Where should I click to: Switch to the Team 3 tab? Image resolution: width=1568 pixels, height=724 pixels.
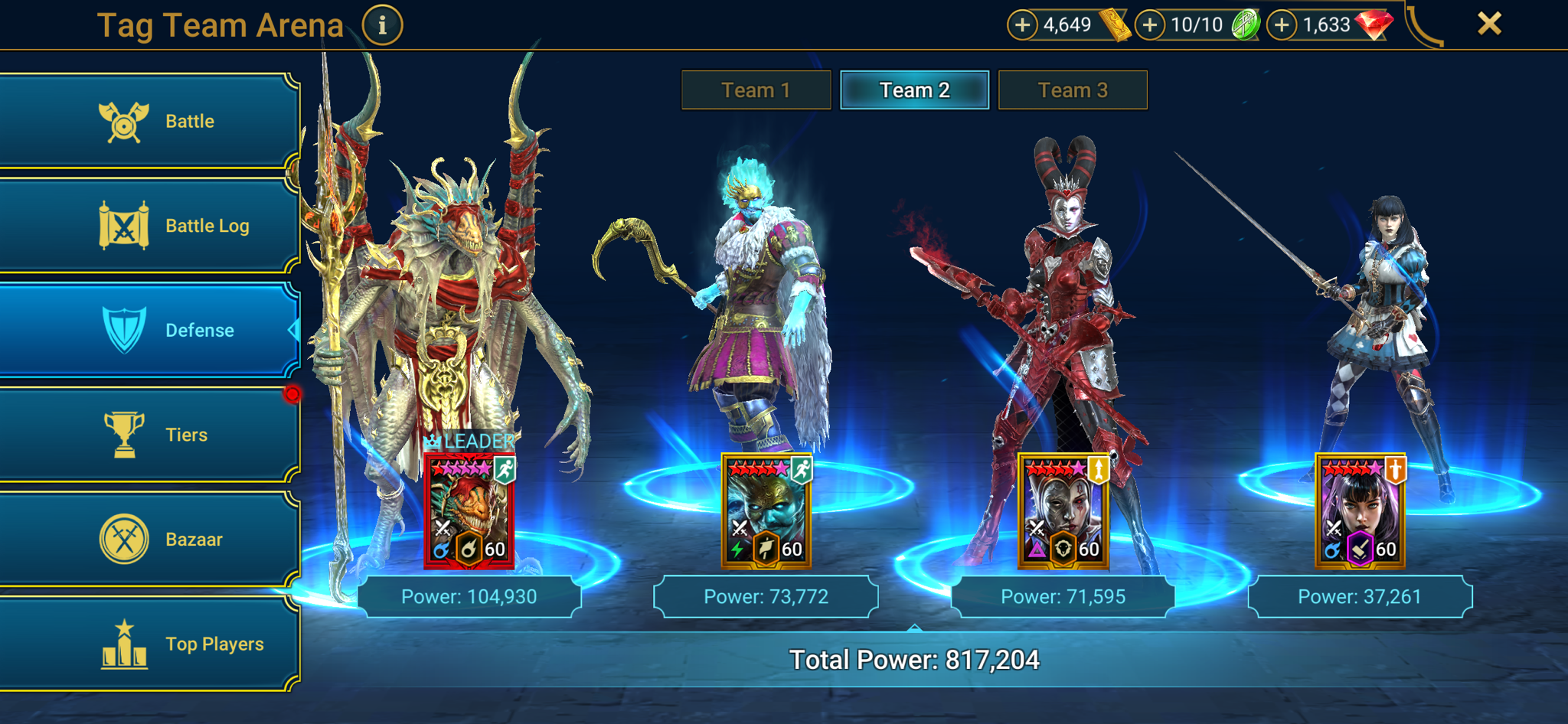1073,90
